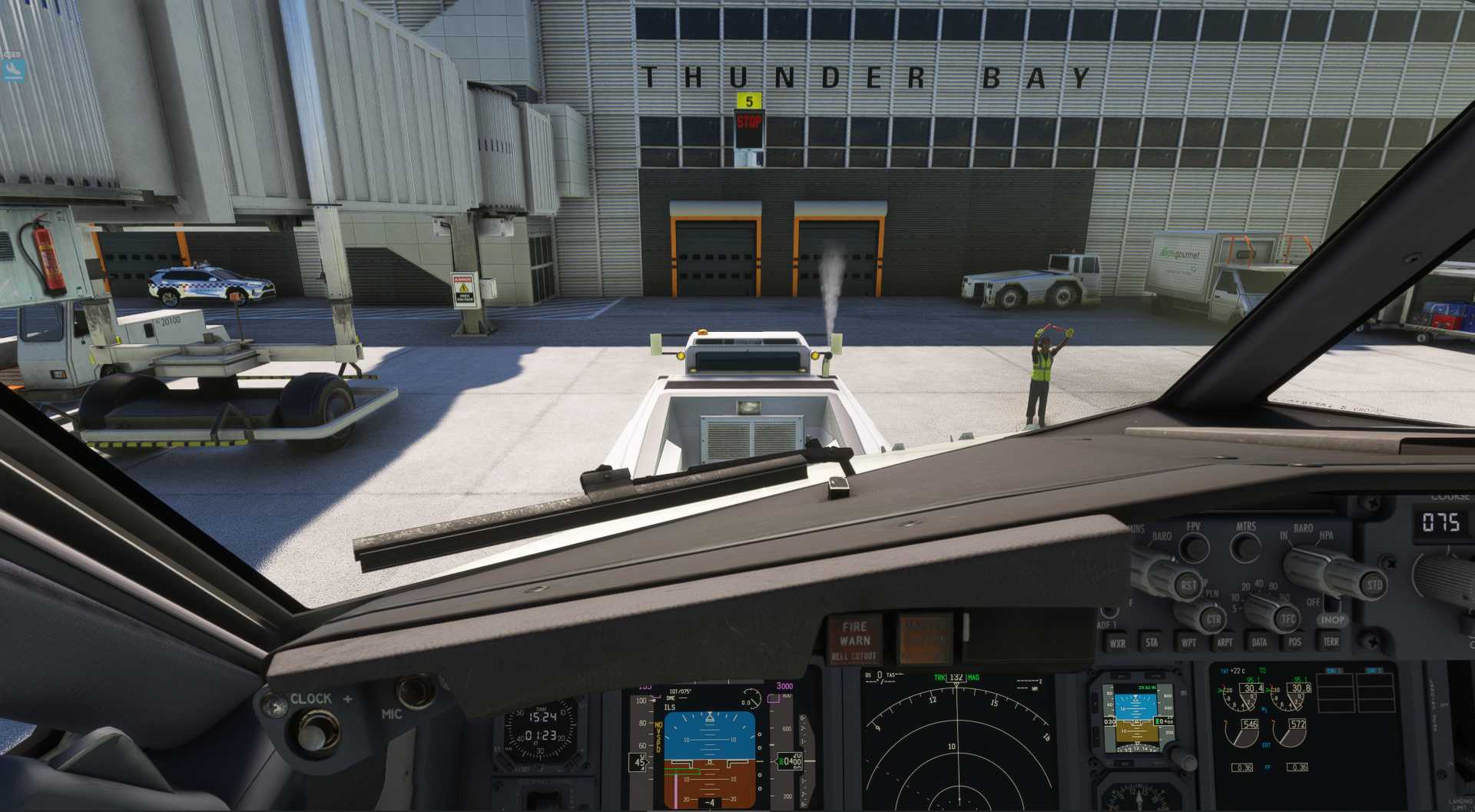Toggle the TERR terrain display button

tap(1331, 641)
